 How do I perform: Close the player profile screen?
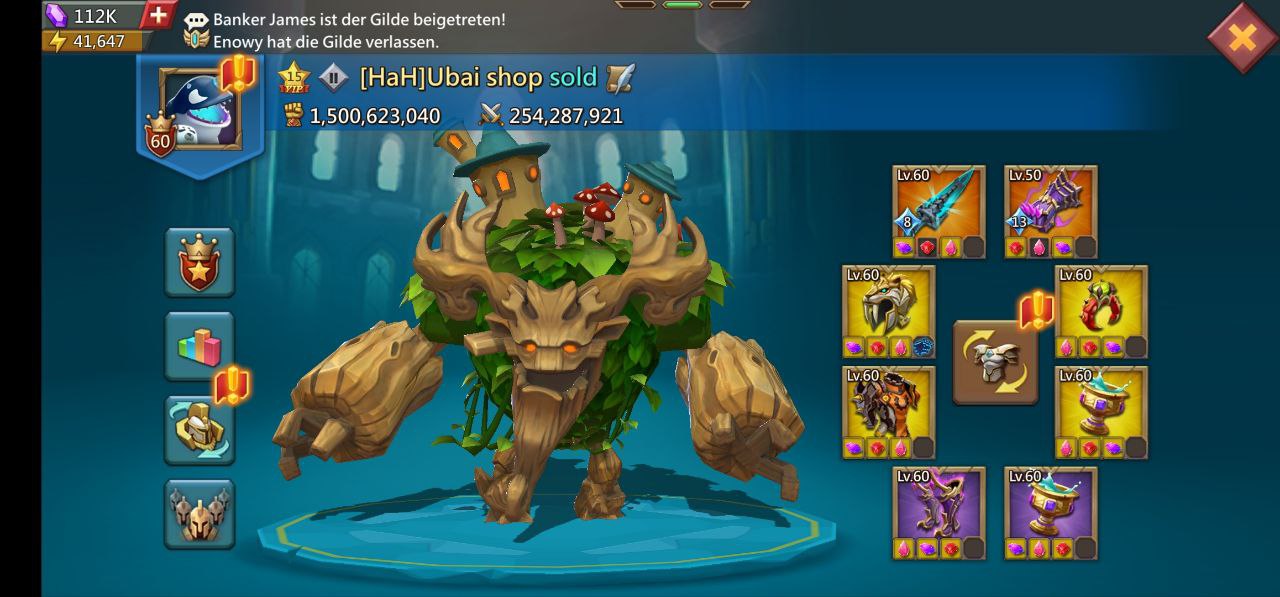coord(1241,38)
